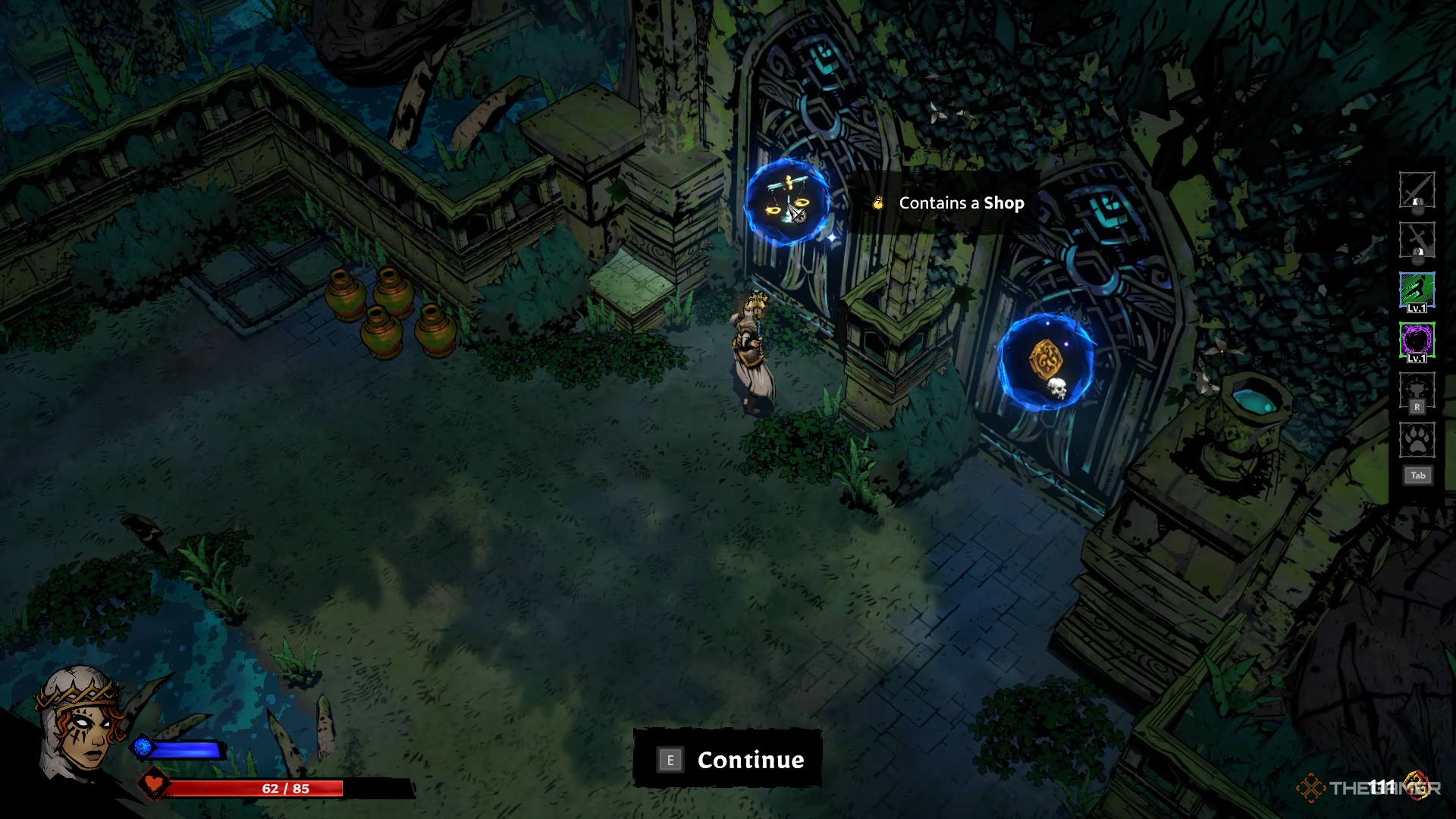Screen dimensions: 1456x819
Task: Open the paw print familiar slot
Action: tap(1417, 441)
